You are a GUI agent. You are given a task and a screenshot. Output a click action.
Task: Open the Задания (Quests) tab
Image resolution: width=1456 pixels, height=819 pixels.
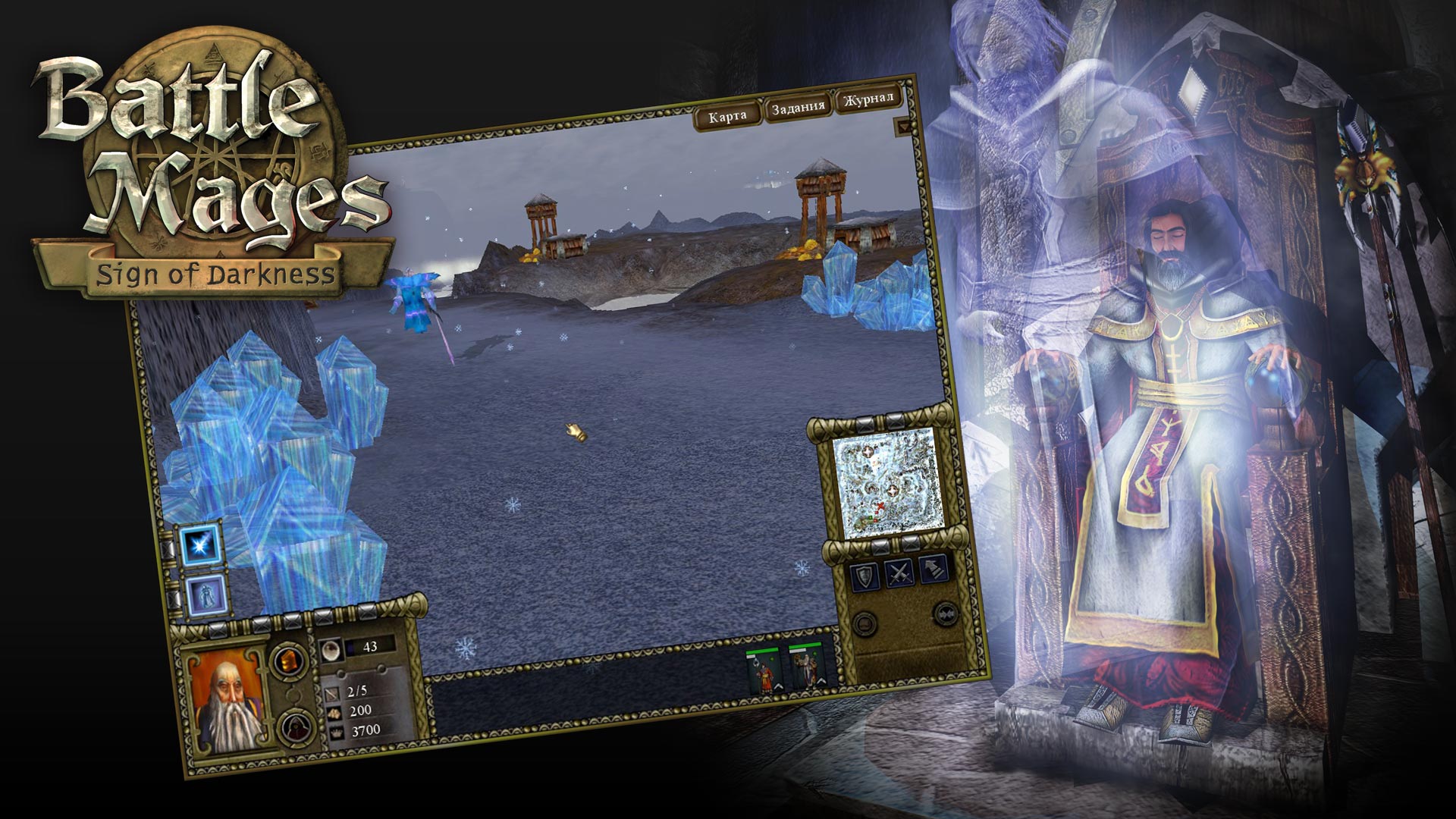point(798,108)
